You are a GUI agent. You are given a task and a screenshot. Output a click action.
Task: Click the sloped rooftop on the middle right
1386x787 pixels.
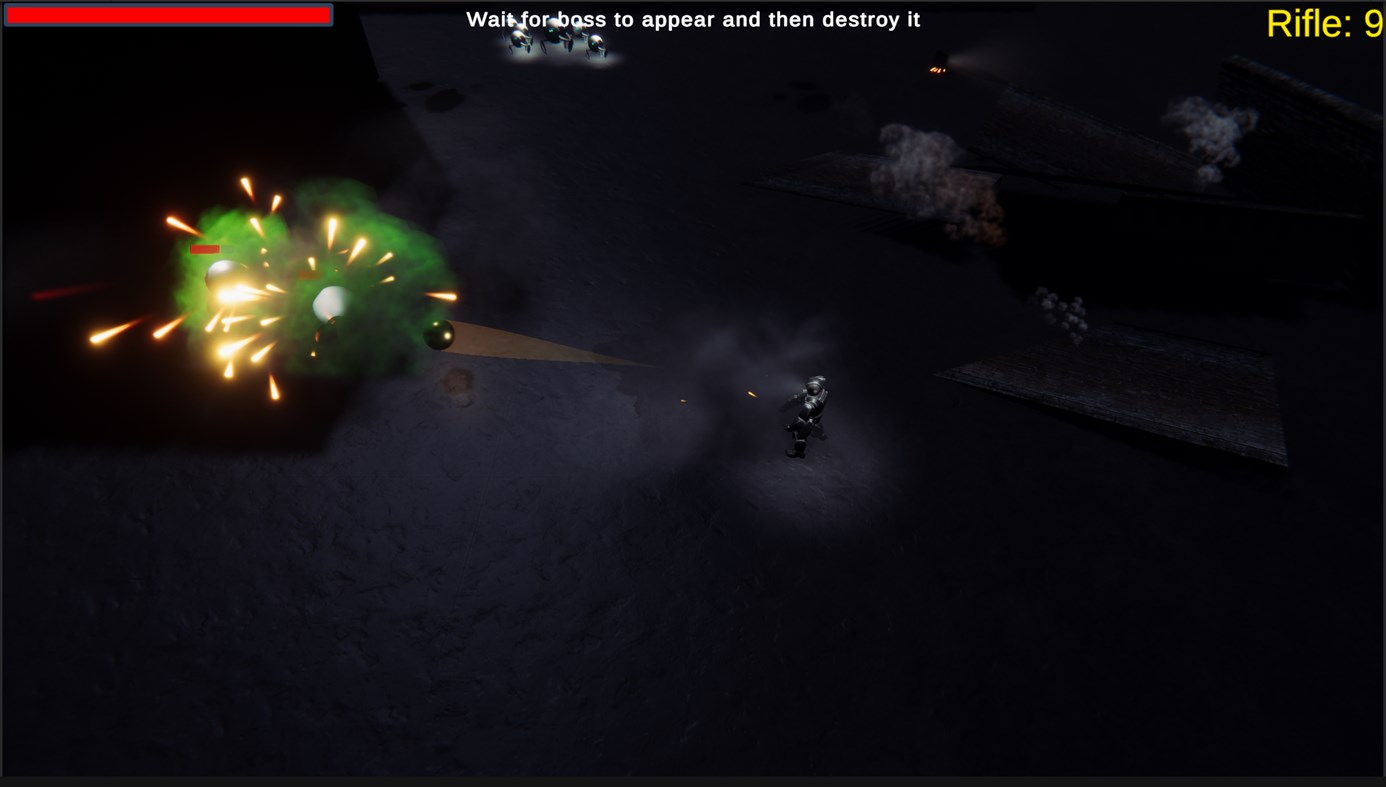tap(1110, 390)
